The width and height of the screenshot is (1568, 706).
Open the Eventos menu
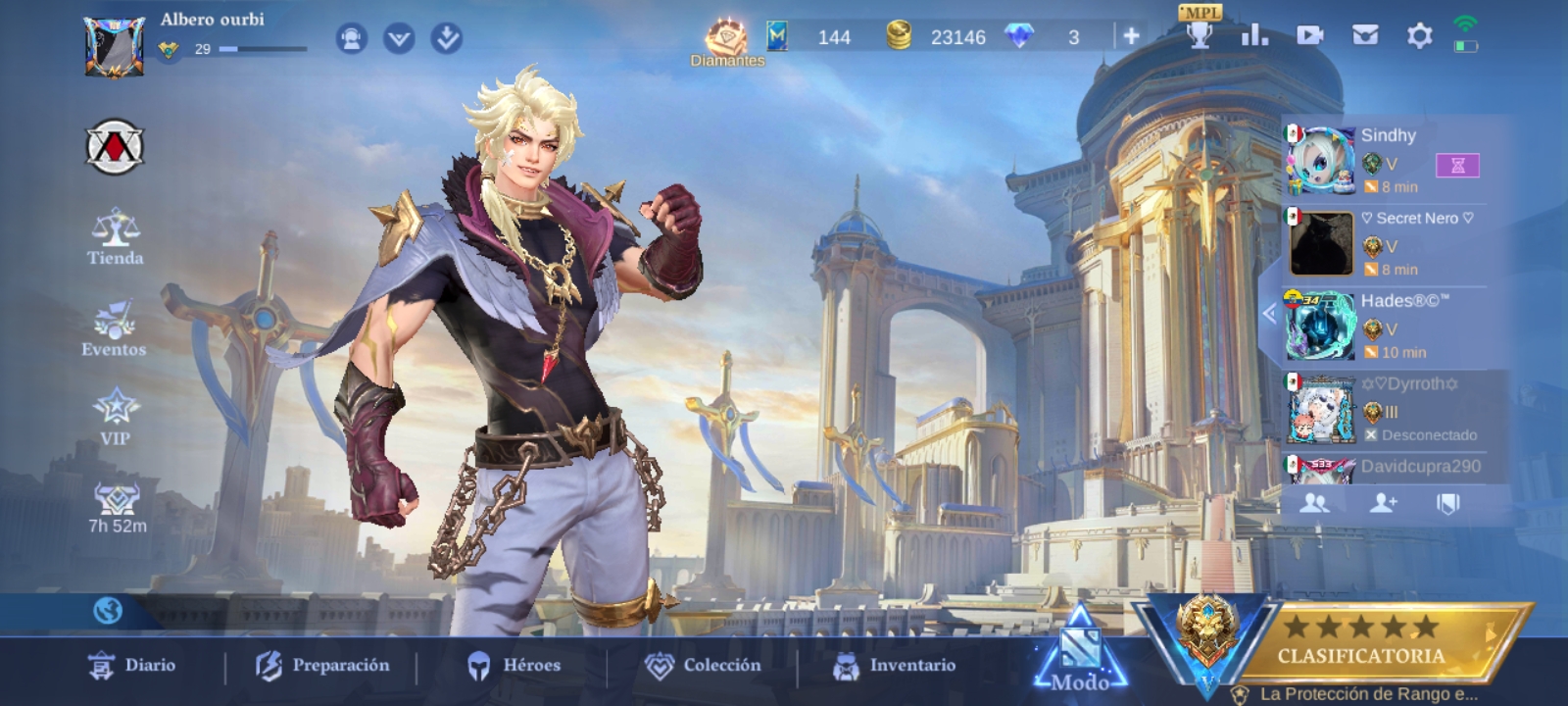pos(114,329)
